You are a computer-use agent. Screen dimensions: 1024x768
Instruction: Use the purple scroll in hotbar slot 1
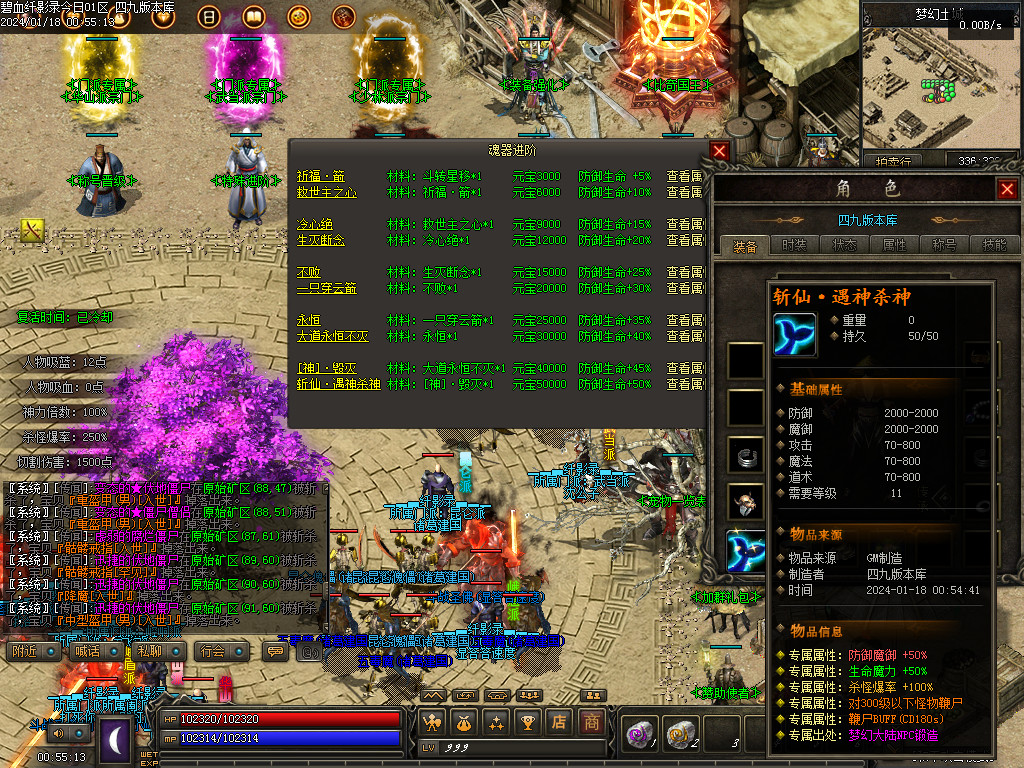click(x=639, y=733)
